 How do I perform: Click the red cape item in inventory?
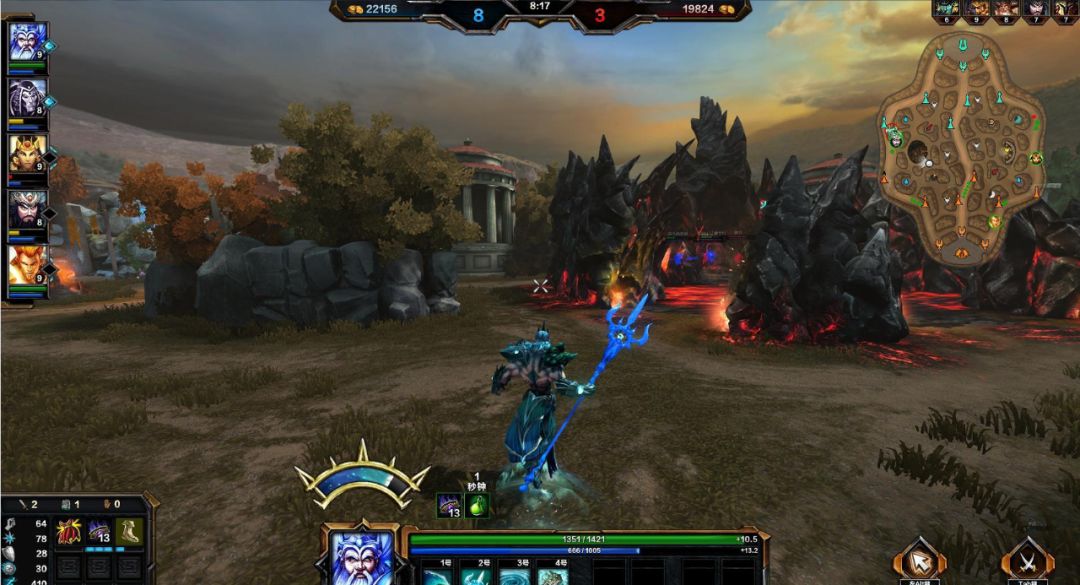68,531
